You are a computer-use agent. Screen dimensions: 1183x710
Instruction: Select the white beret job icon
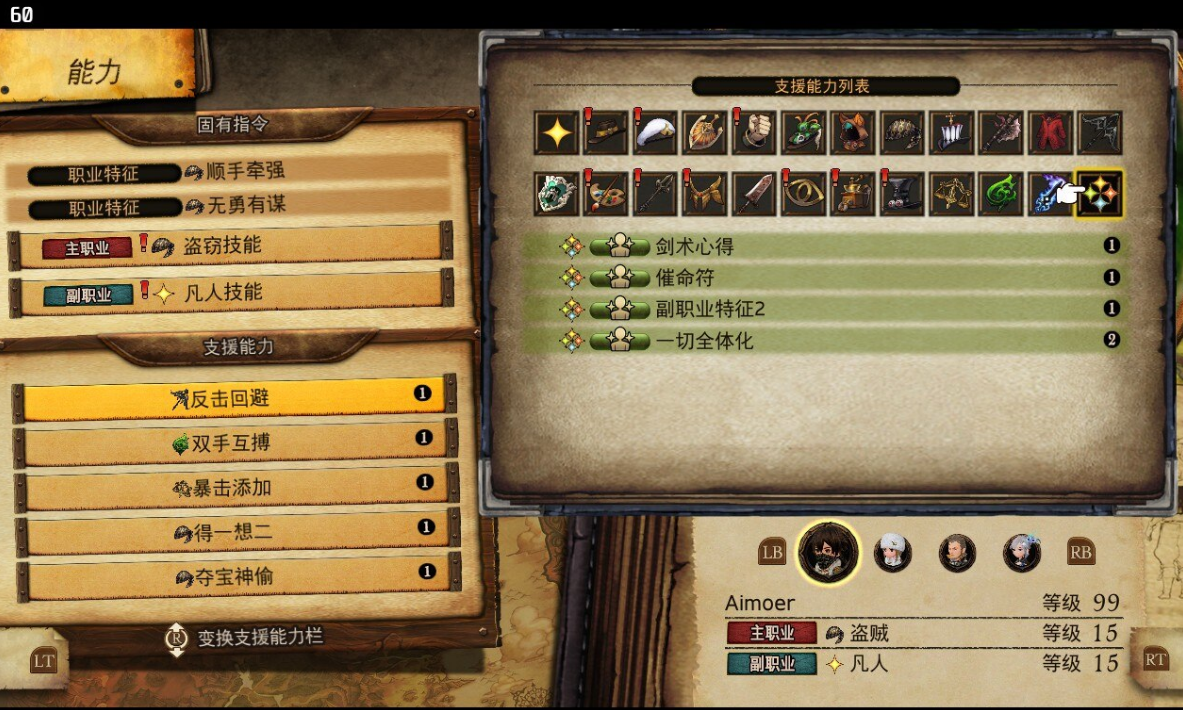654,133
